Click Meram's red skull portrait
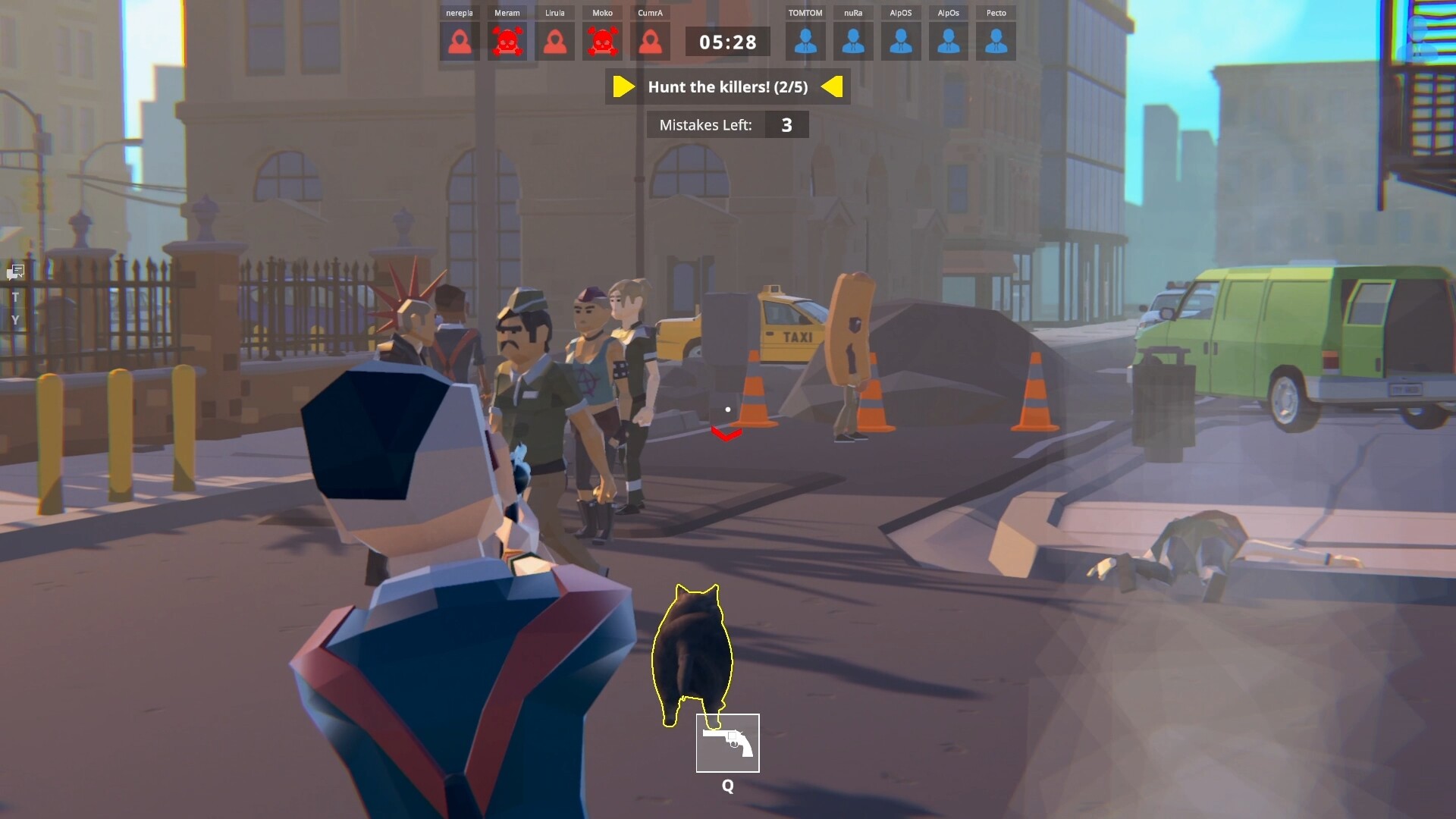1456x819 pixels. coord(507,42)
